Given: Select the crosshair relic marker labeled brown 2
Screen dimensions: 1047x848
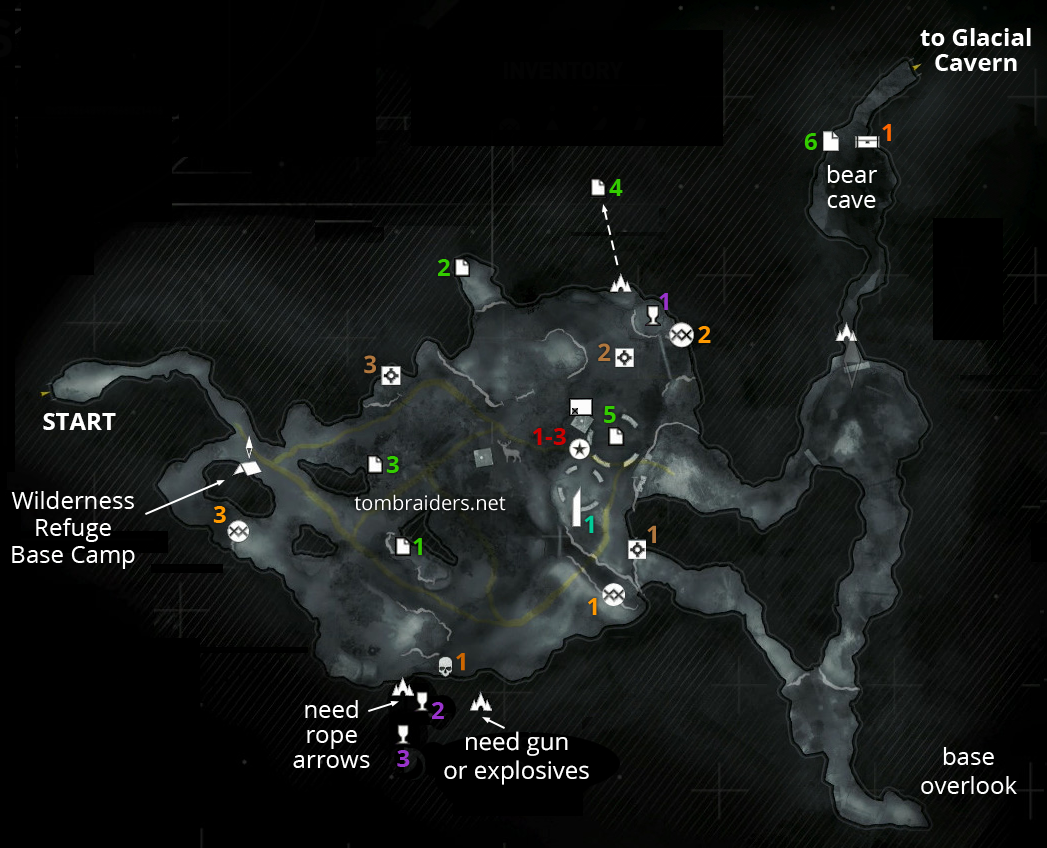Looking at the screenshot, I should (x=625, y=357).
